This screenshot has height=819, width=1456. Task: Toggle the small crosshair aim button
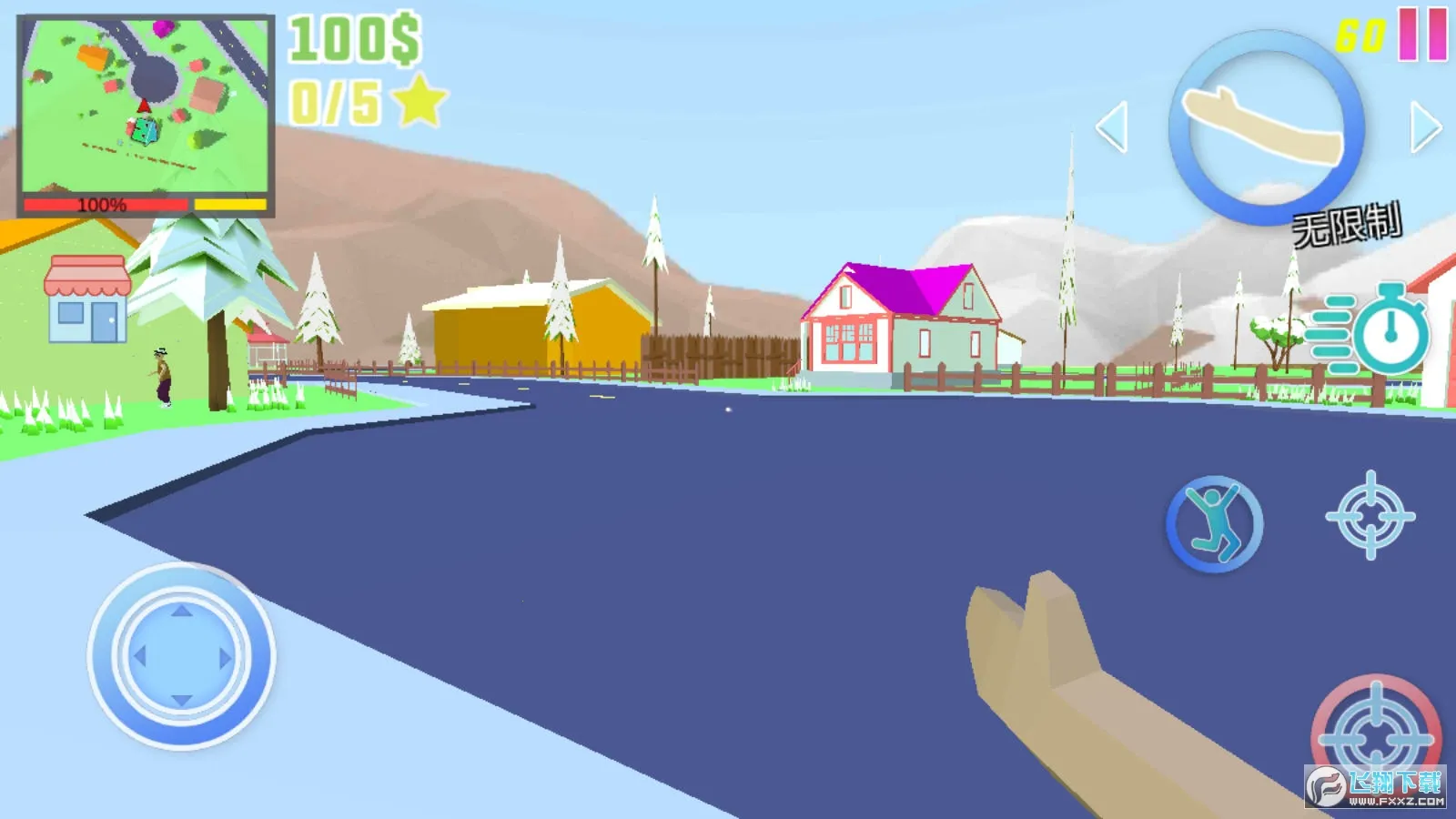tap(1370, 516)
